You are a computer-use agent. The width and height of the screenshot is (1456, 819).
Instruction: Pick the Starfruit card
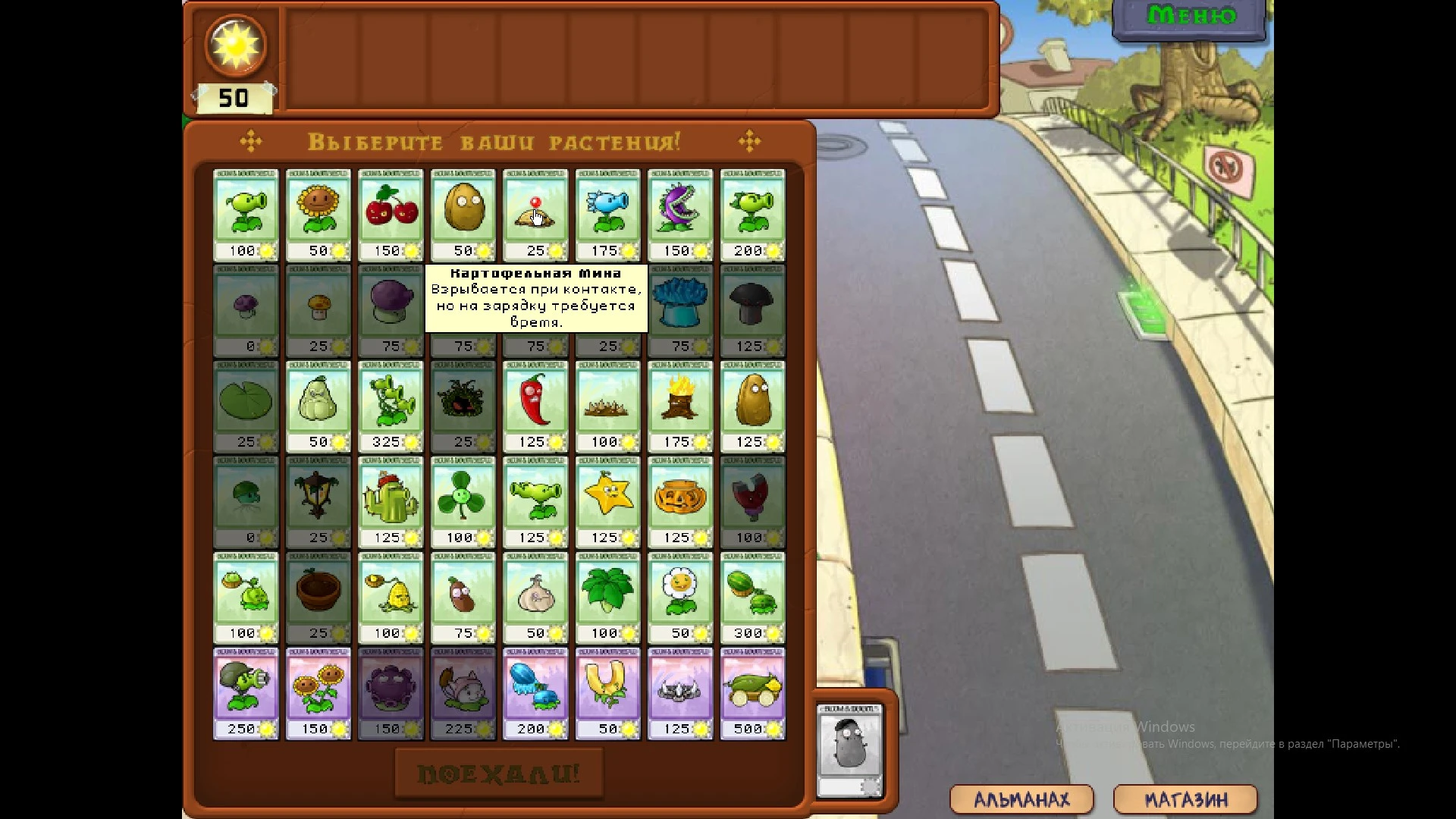607,497
